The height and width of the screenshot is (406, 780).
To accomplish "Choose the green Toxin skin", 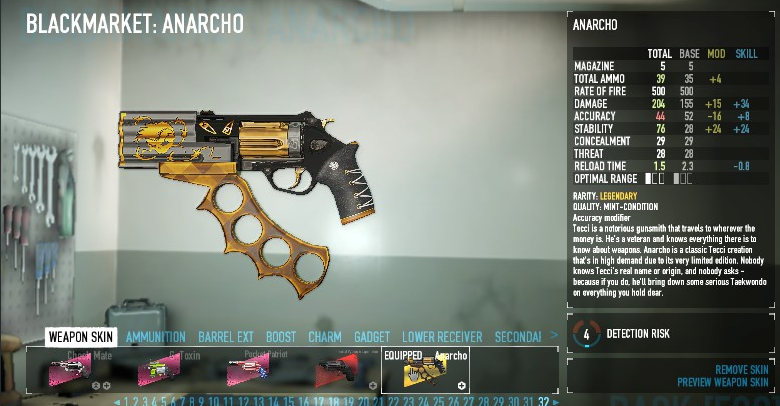I will (x=164, y=370).
